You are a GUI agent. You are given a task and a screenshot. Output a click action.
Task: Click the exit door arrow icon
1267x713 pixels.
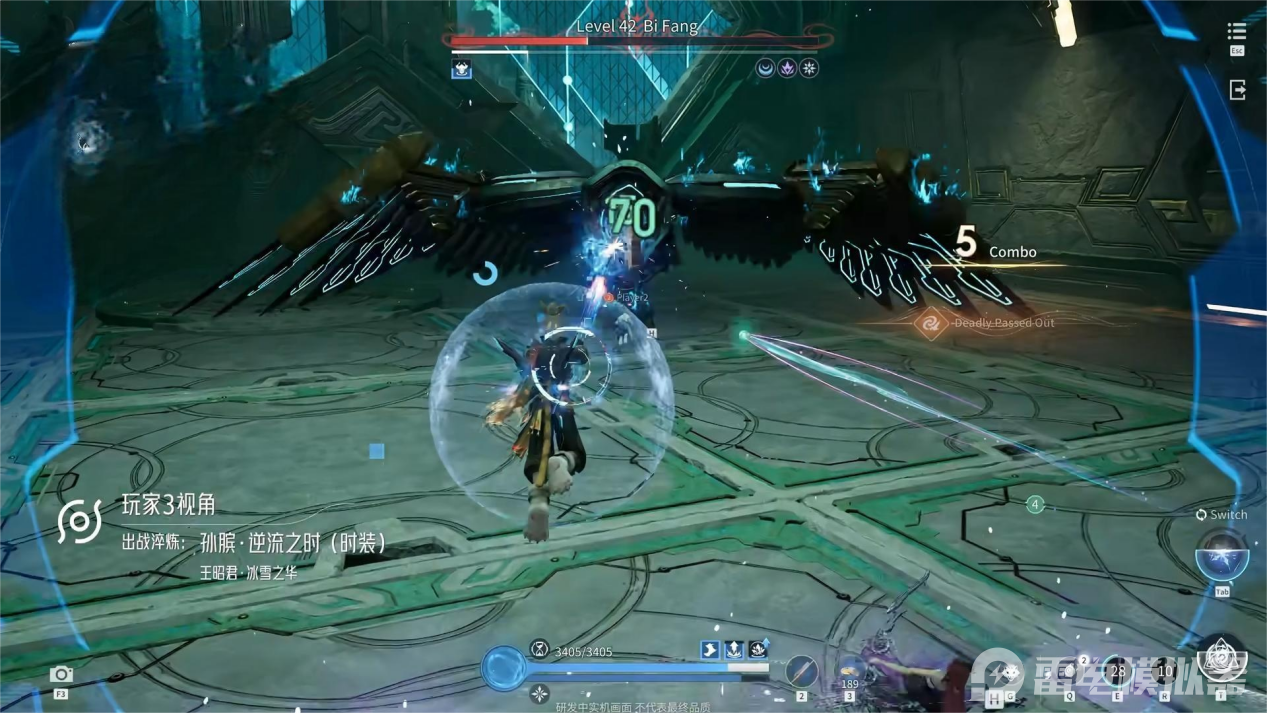(1237, 89)
